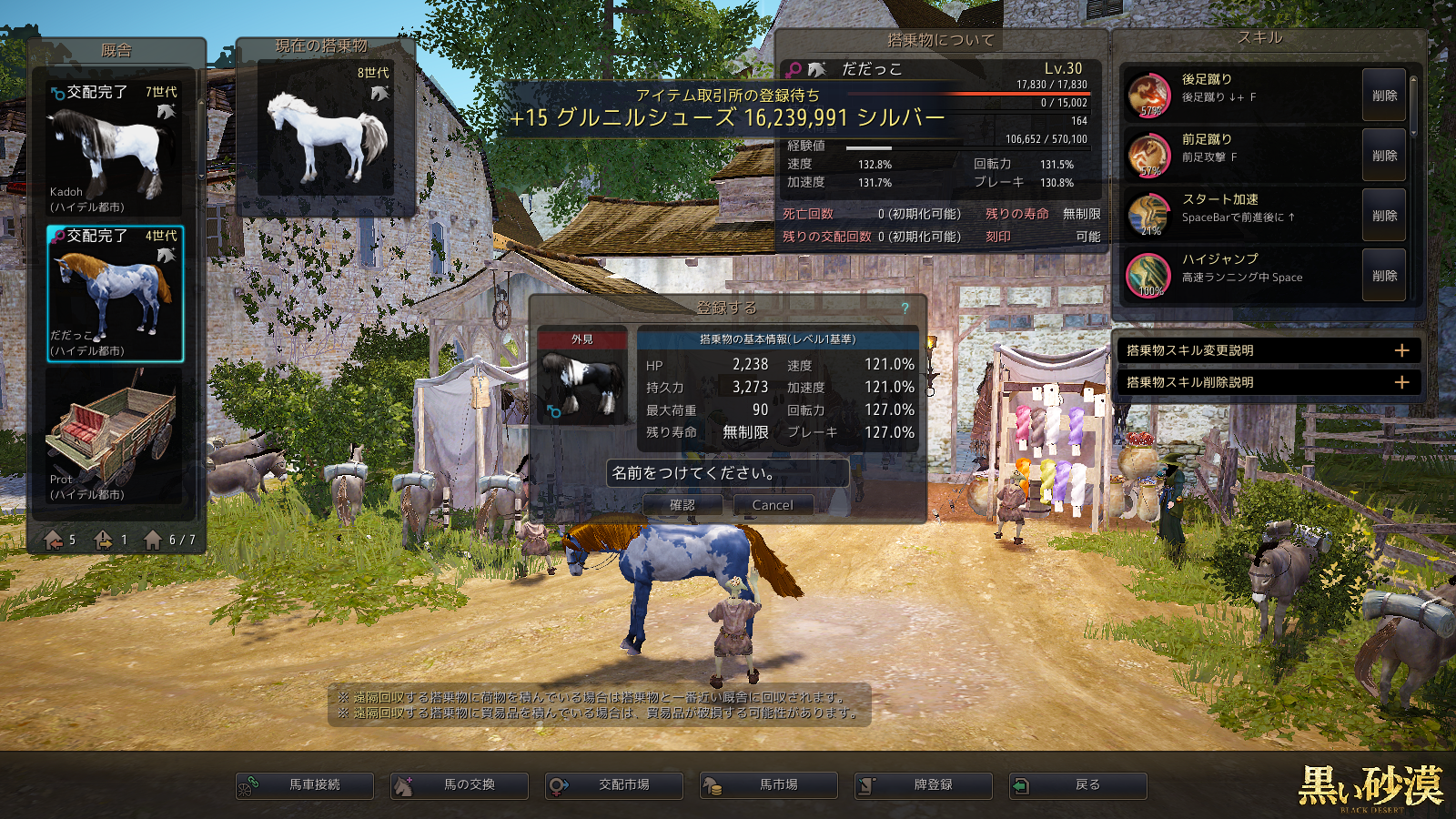The width and height of the screenshot is (1456, 819).
Task: Select the 牌登録 registration button
Action: click(924, 785)
